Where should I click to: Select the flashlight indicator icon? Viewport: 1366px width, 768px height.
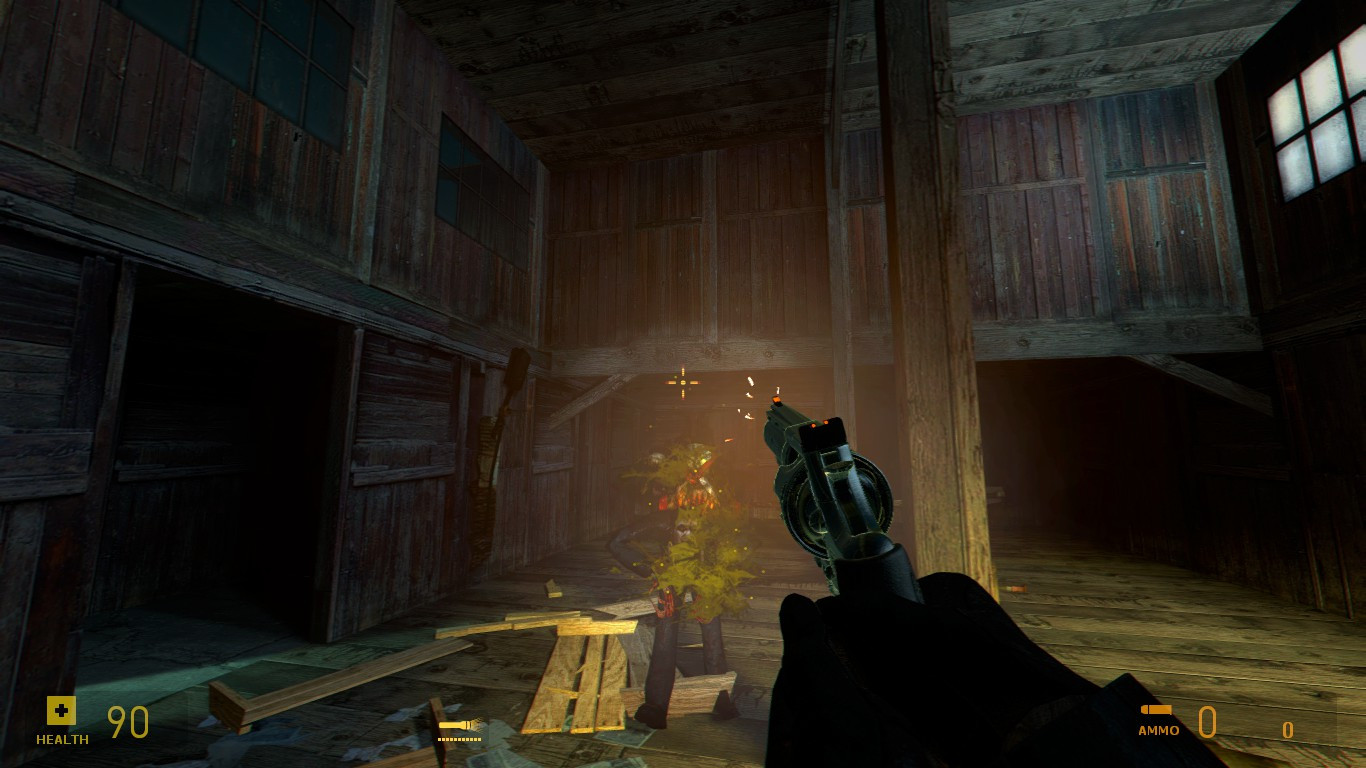(x=455, y=724)
